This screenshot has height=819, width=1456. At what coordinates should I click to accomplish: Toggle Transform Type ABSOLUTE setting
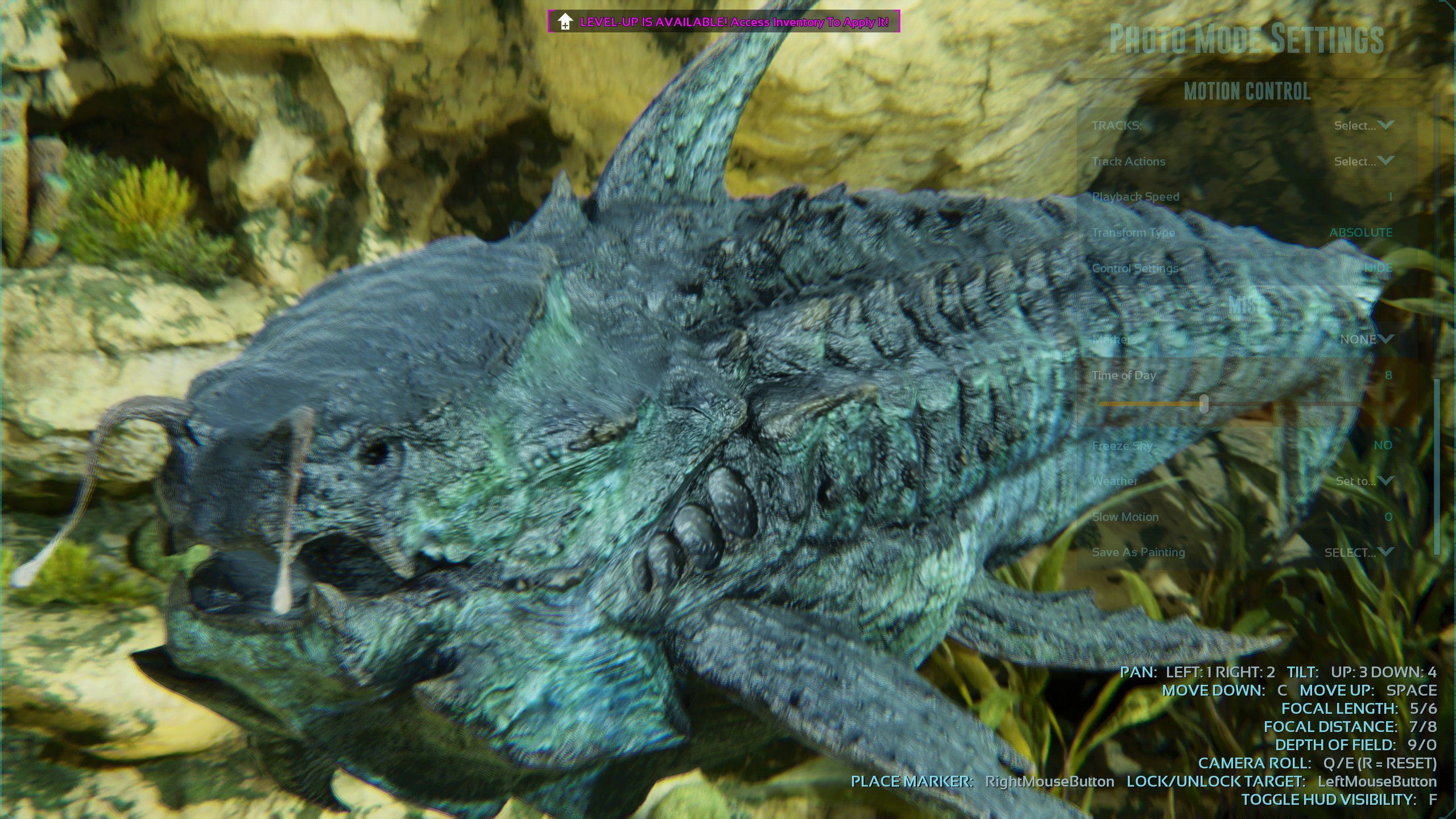click(1360, 233)
